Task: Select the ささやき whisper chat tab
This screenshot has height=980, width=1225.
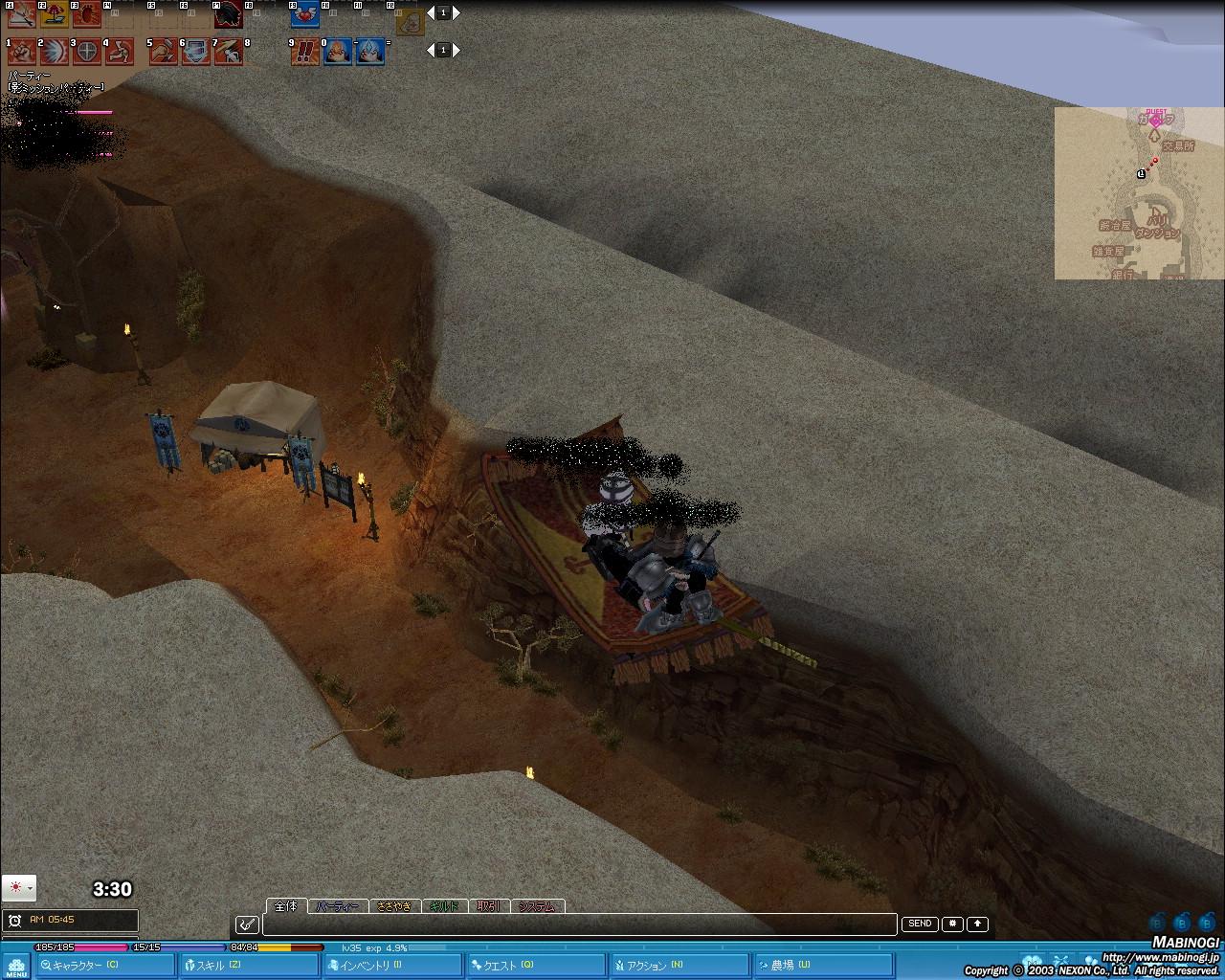Action: (x=394, y=906)
